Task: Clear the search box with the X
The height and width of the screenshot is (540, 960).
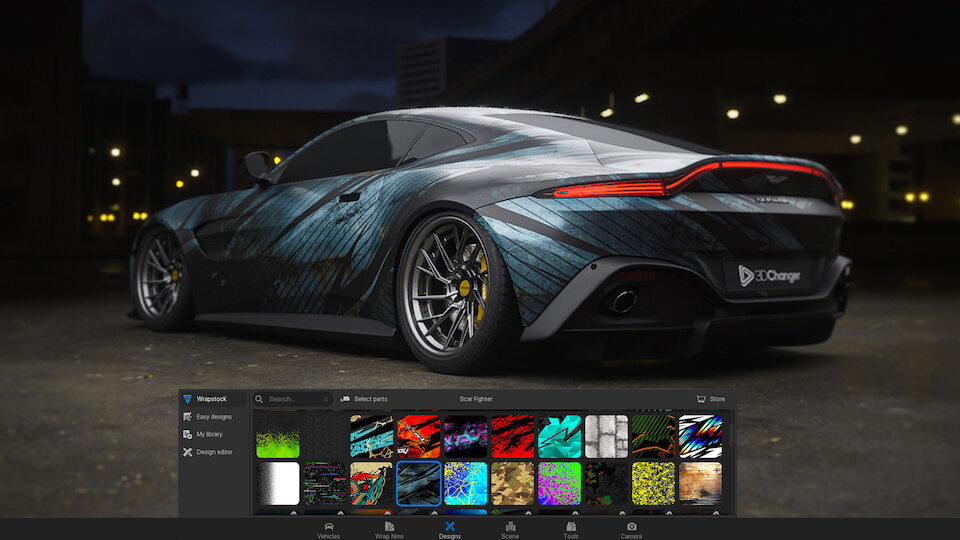Action: [325, 399]
